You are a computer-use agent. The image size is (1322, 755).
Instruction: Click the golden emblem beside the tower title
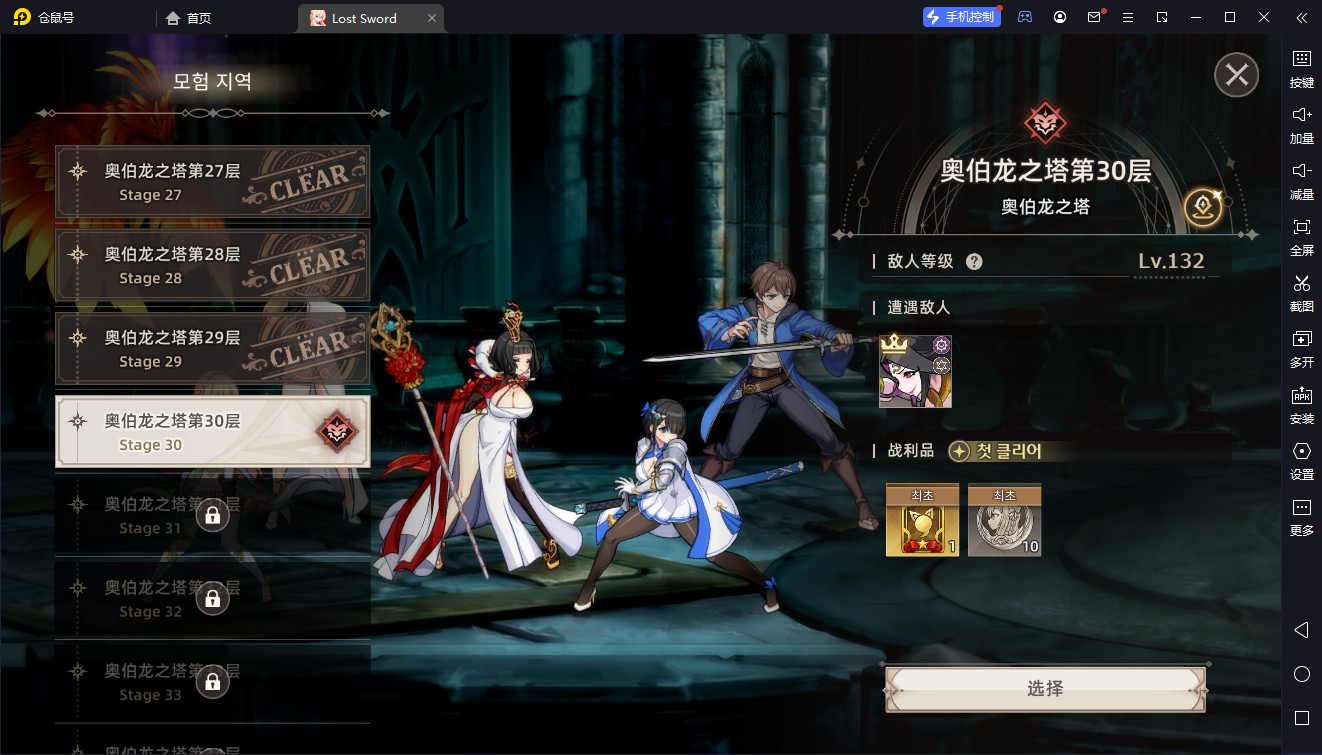1203,207
